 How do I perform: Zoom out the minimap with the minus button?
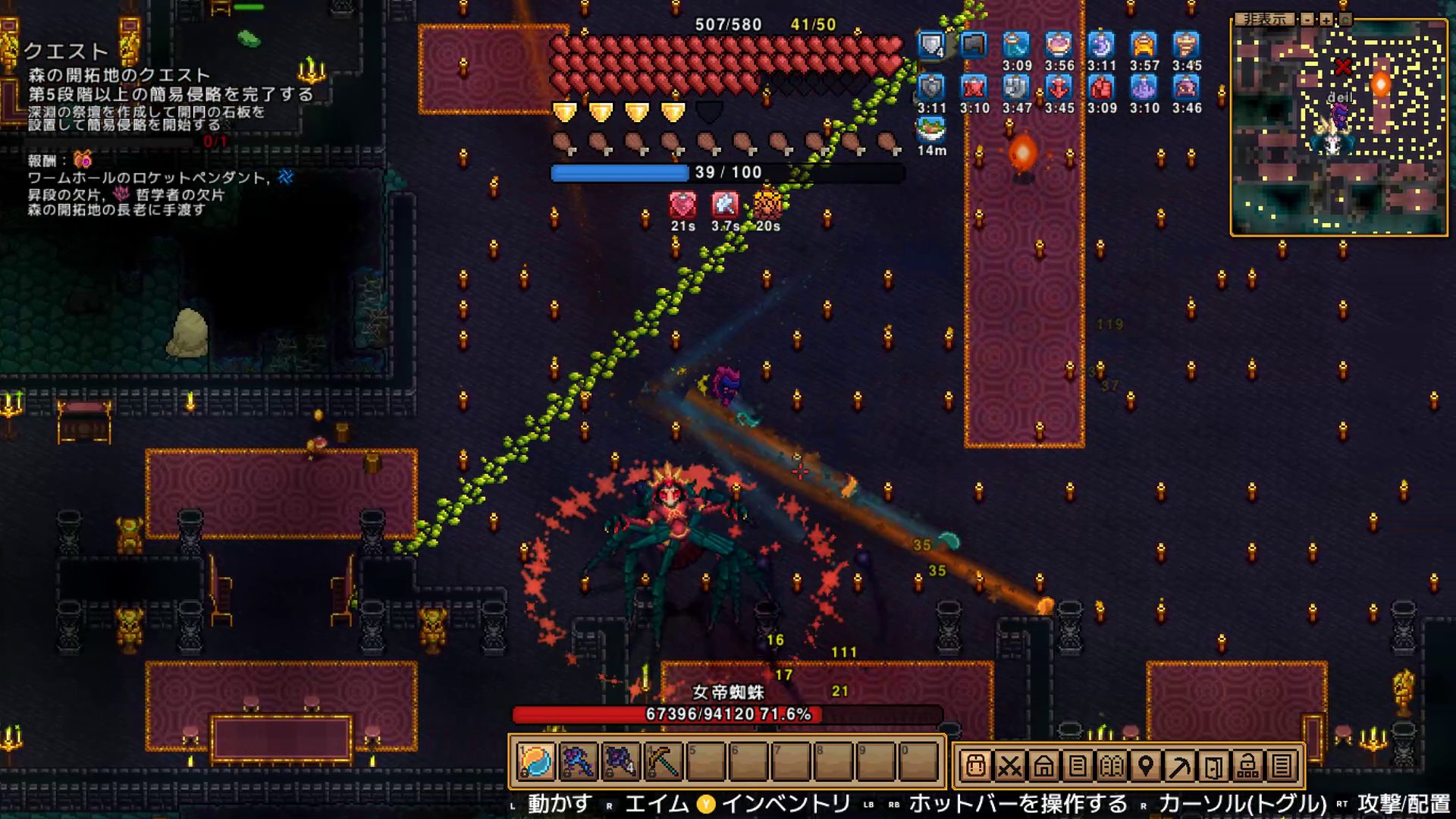click(x=1307, y=20)
